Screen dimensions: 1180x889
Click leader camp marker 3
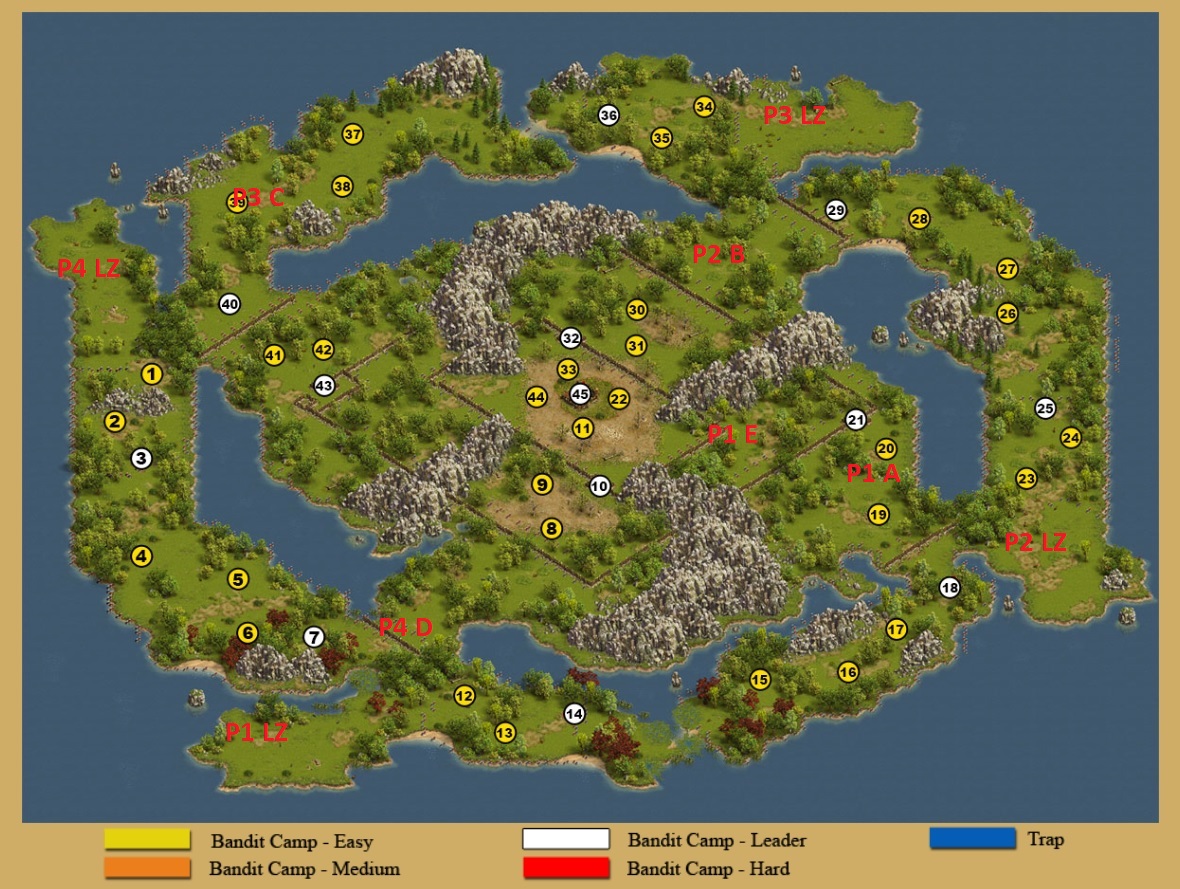click(141, 458)
